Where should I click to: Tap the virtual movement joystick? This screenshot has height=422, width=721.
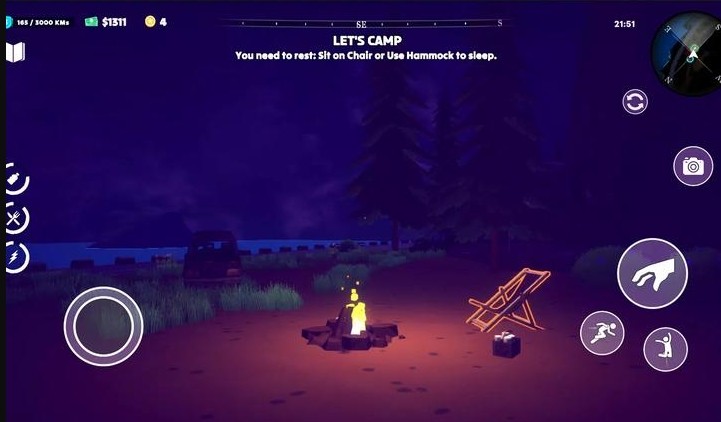[103, 326]
